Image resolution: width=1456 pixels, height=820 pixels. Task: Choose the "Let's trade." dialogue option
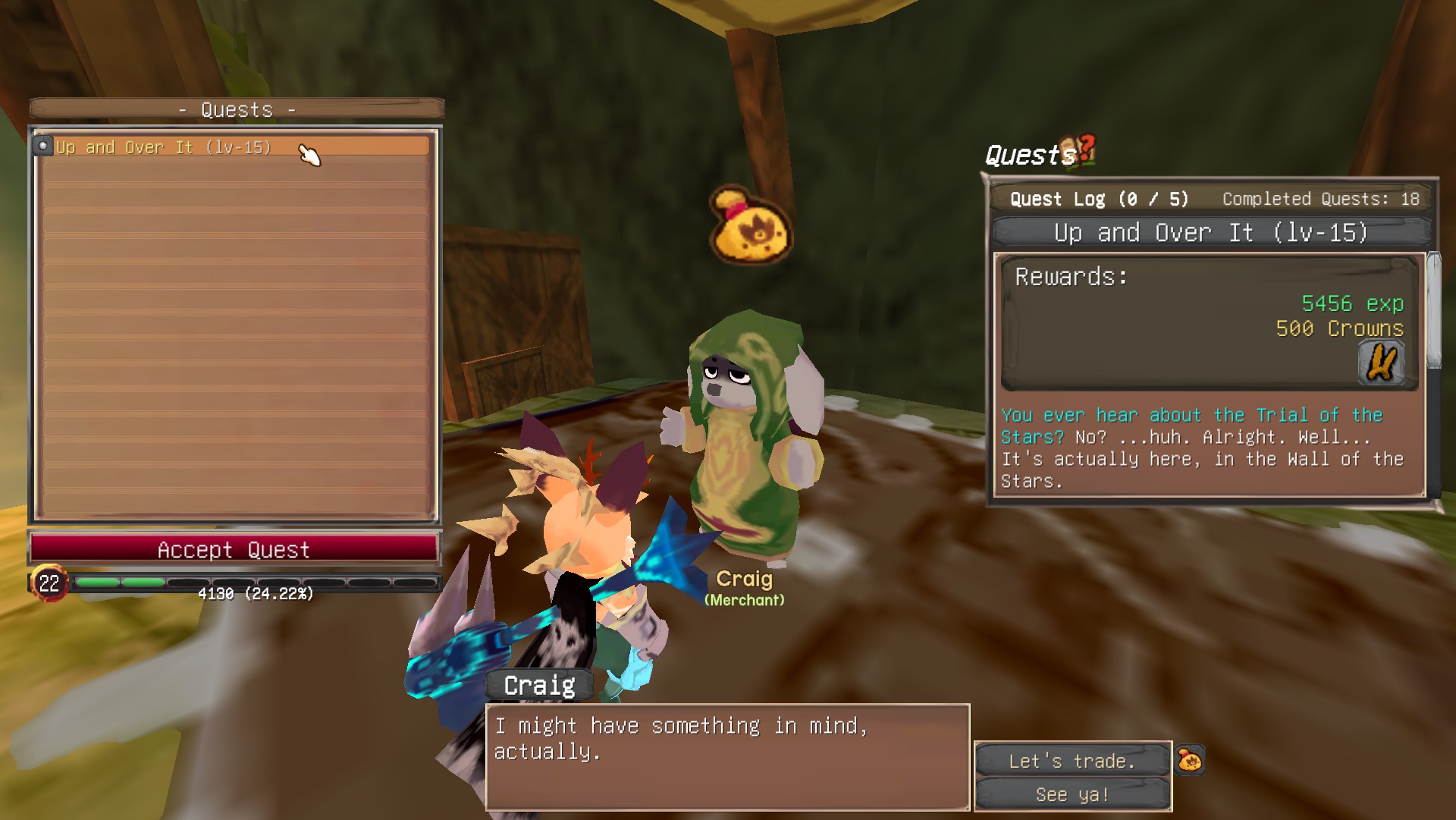1072,761
